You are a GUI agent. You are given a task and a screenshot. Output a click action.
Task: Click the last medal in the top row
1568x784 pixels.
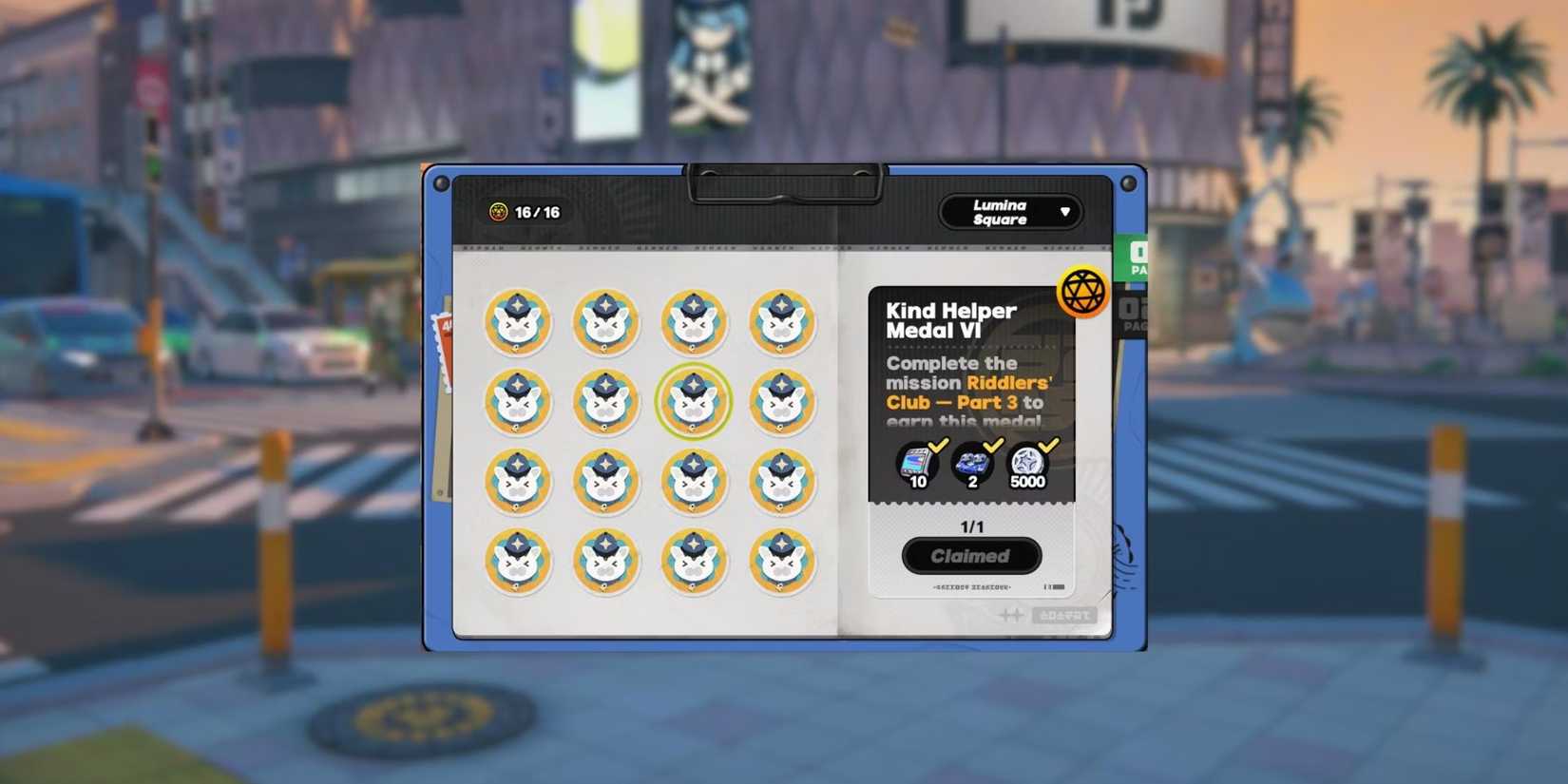tap(784, 323)
